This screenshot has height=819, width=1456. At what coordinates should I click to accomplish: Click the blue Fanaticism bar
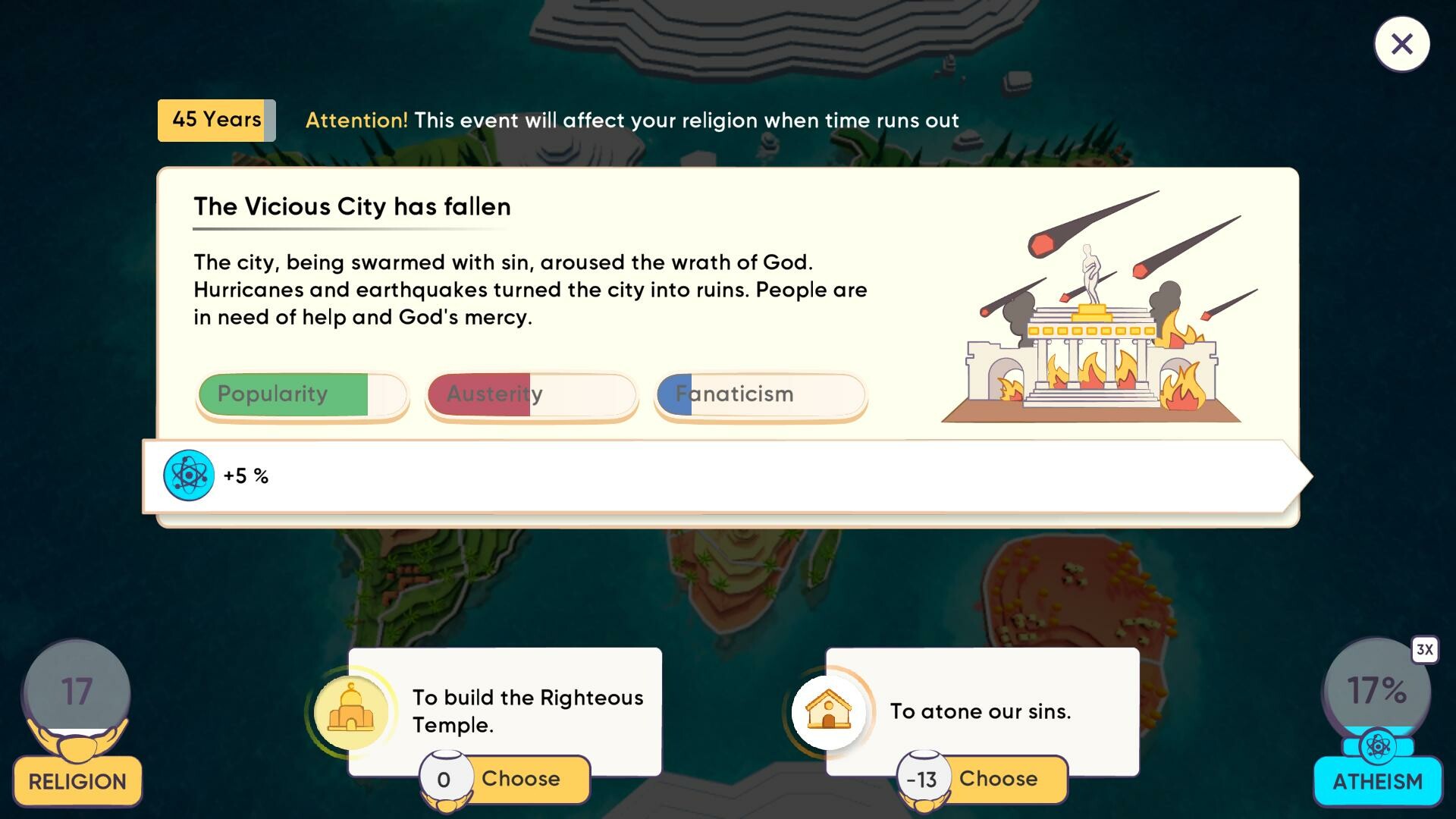tap(760, 394)
